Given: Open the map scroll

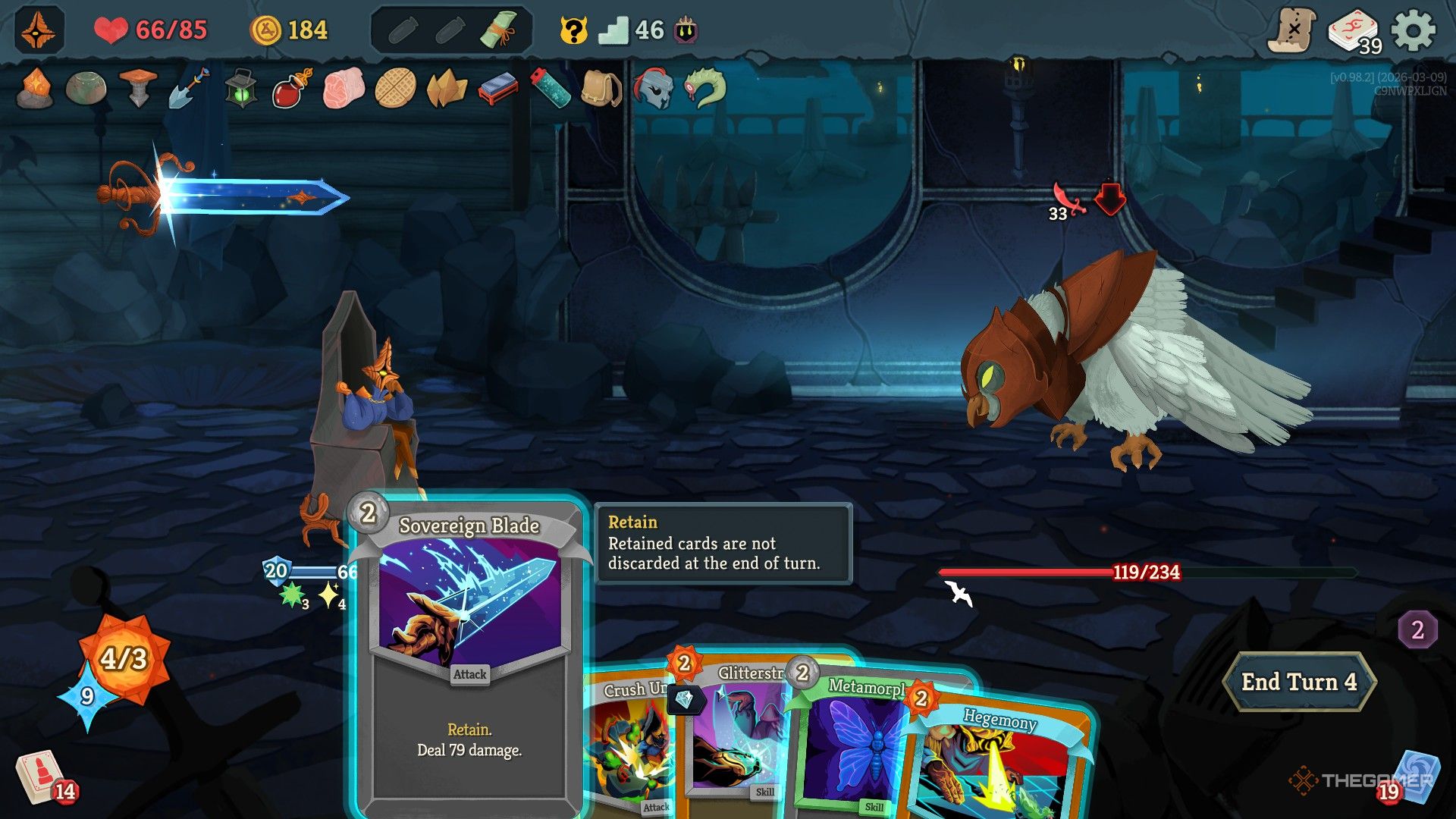Looking at the screenshot, I should click(1293, 30).
